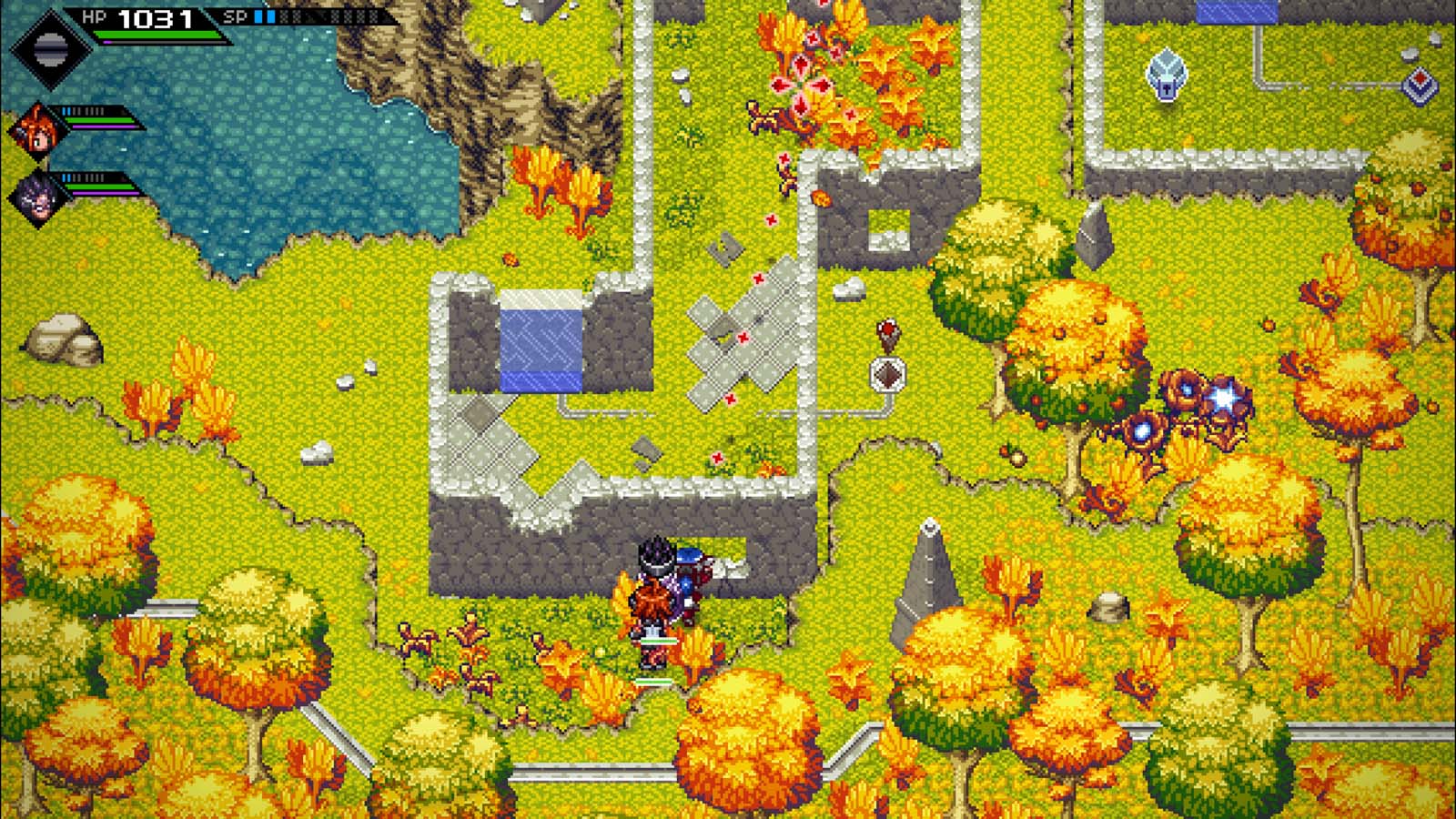Click the diamond player emblem icon top-left
Screen dimensions: 1456x819
(50, 45)
